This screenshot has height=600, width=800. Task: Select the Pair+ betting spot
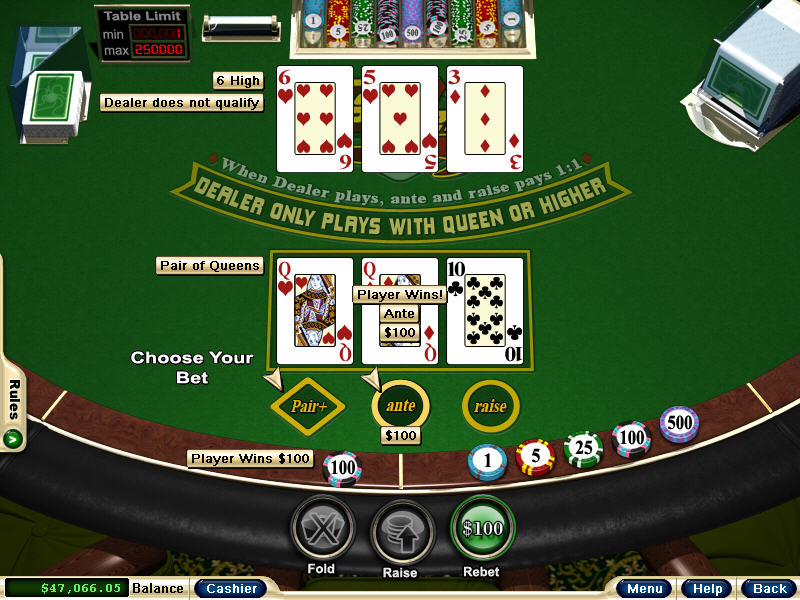coord(308,406)
